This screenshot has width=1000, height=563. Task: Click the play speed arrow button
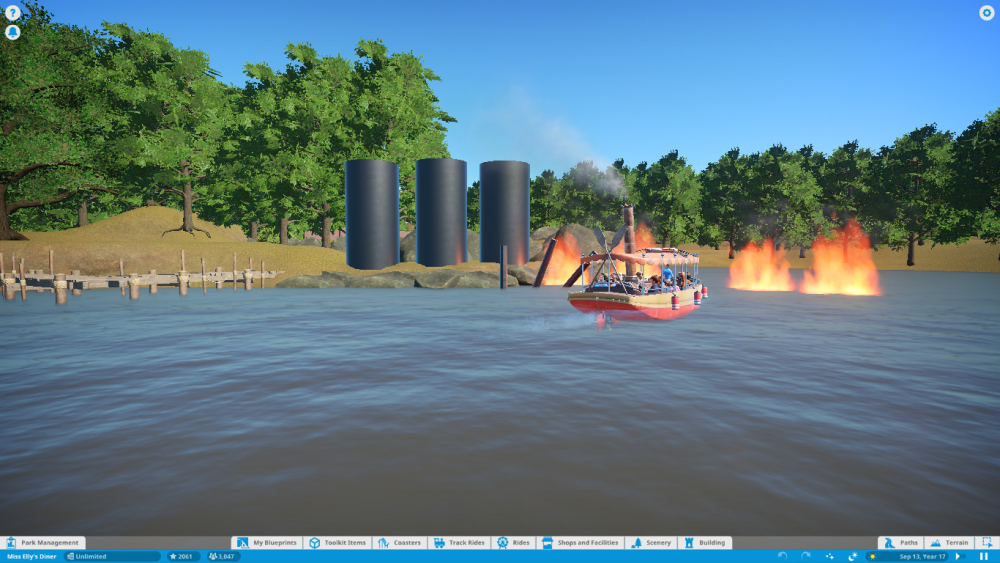coord(958,556)
